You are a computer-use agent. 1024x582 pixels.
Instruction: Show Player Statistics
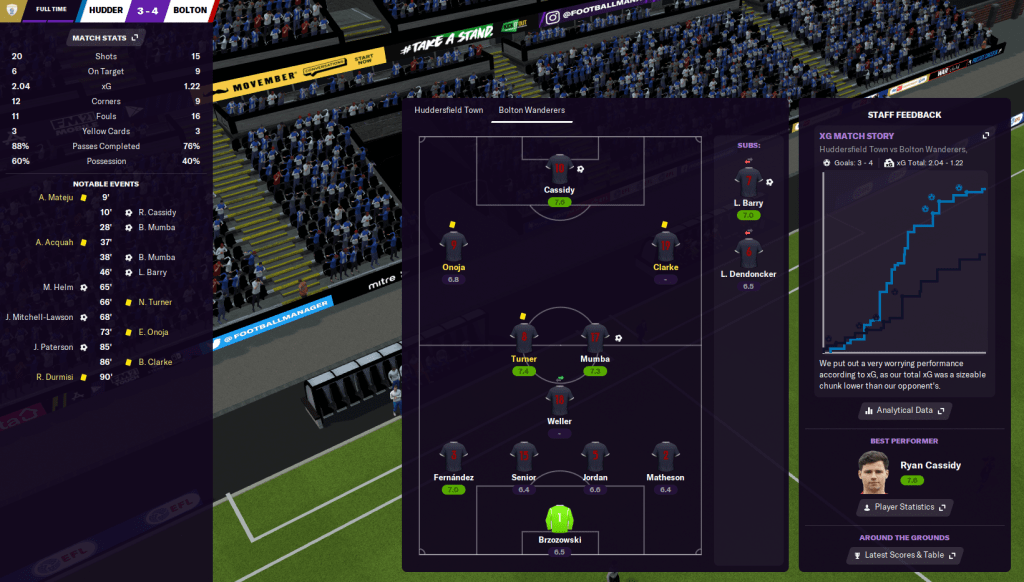click(905, 507)
